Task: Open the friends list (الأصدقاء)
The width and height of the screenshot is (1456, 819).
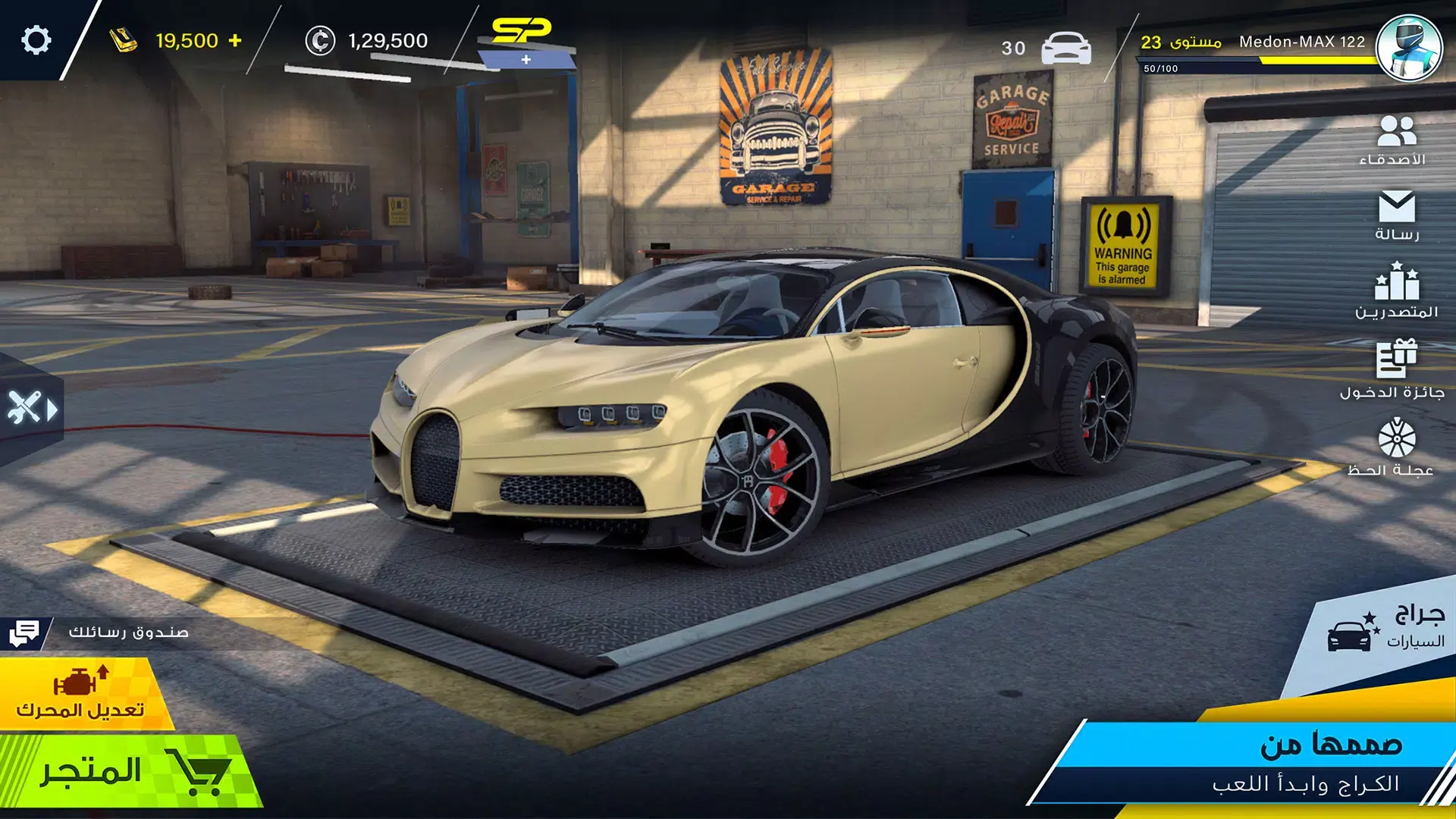Action: click(x=1395, y=140)
